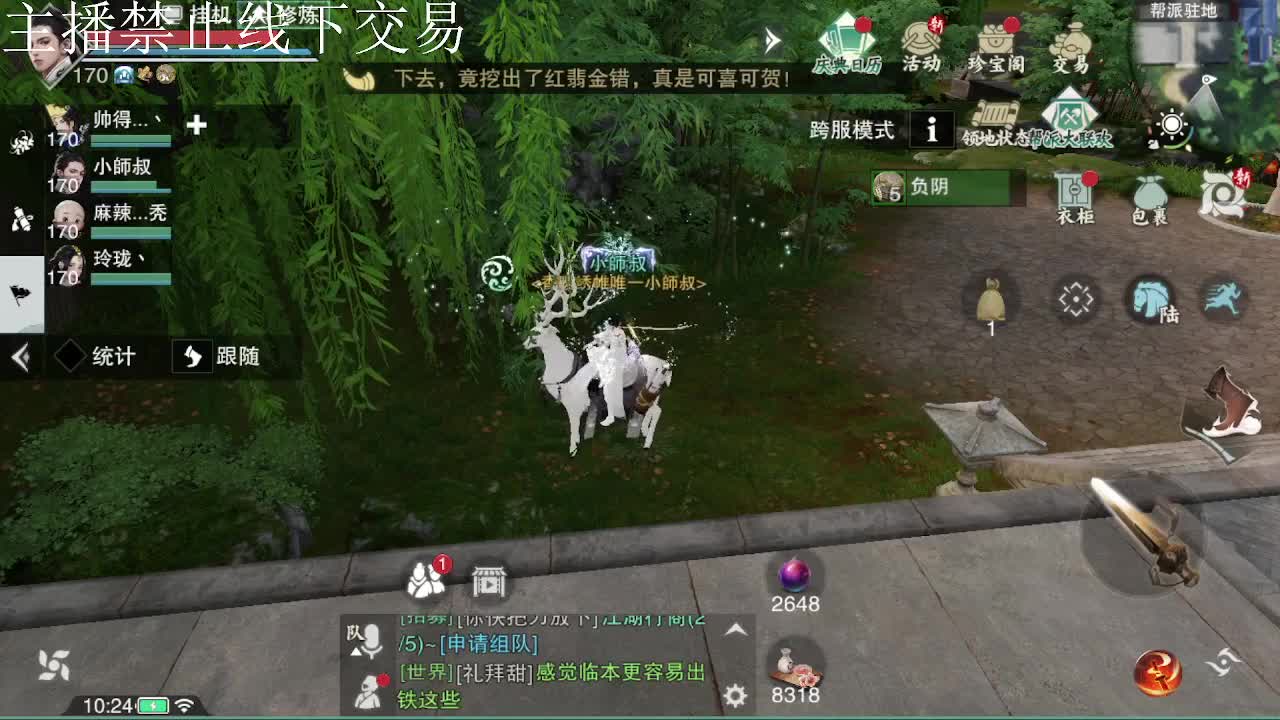The height and width of the screenshot is (720, 1280).
Task: Toggle the auto-lock crosshair icon
Action: (1077, 298)
